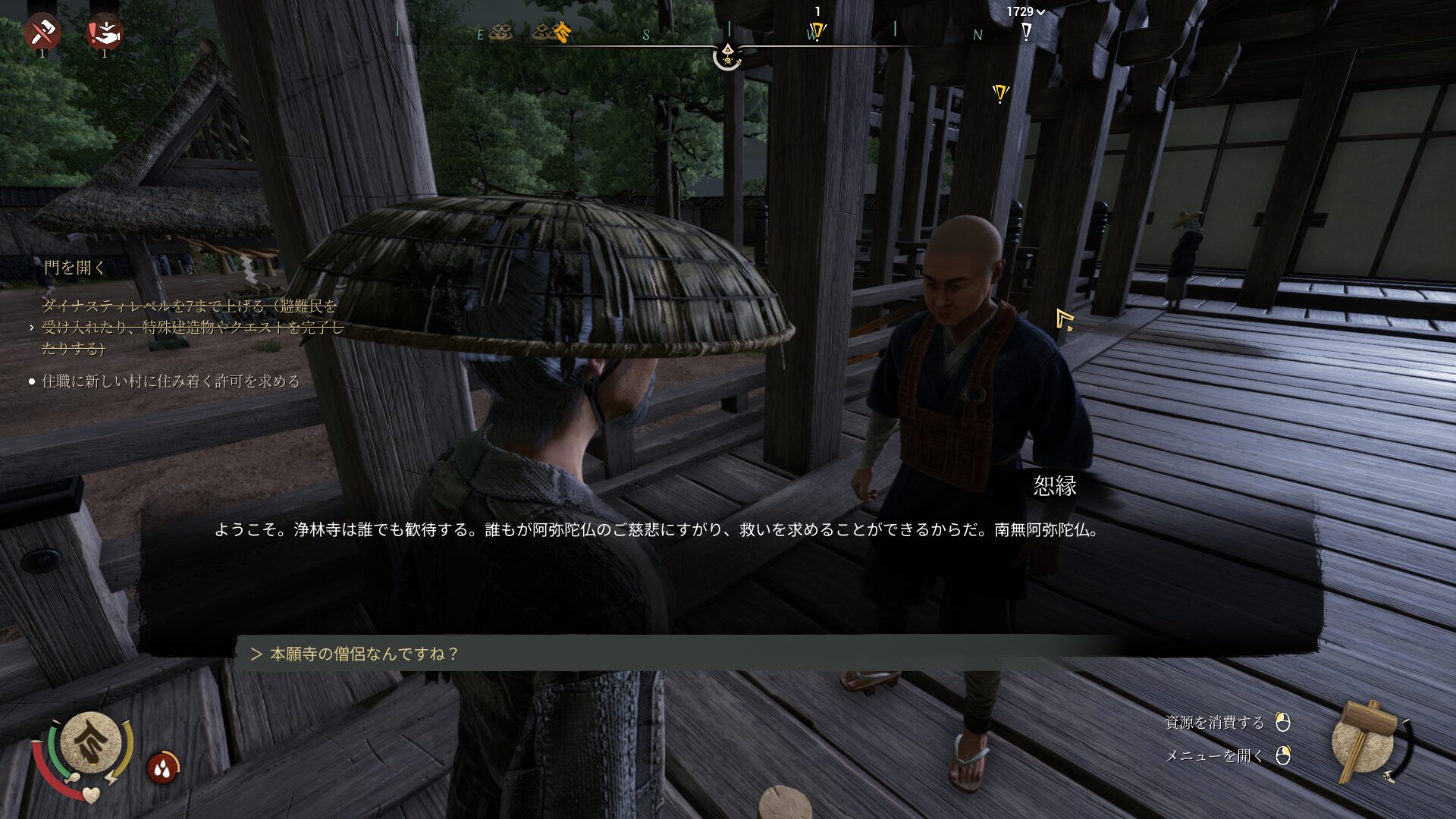Click the orange village marker on the compass
Viewport: 1456px width, 819px height.
561,32
